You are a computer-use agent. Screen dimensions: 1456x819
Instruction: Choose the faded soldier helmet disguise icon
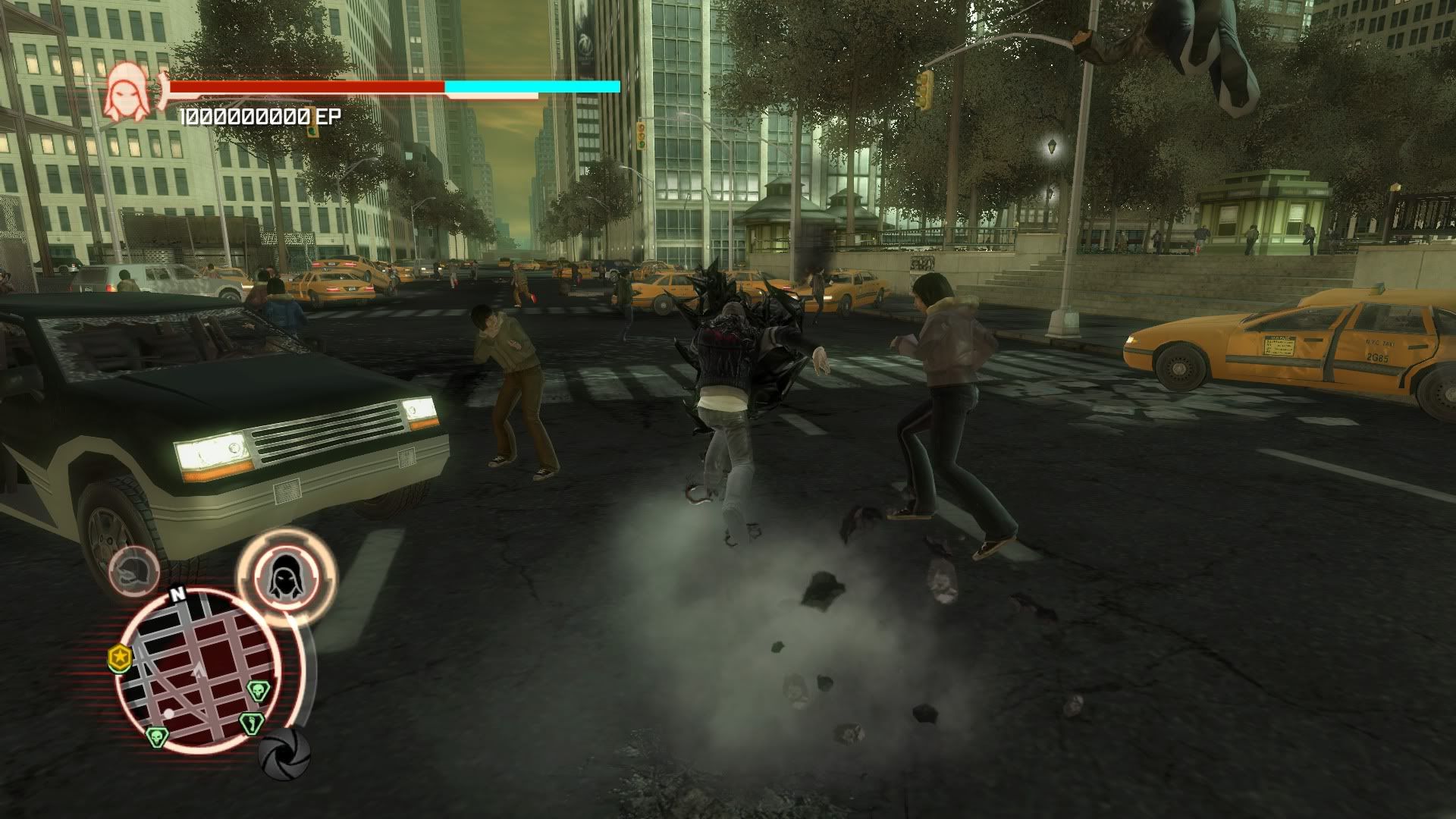pyautogui.click(x=134, y=571)
